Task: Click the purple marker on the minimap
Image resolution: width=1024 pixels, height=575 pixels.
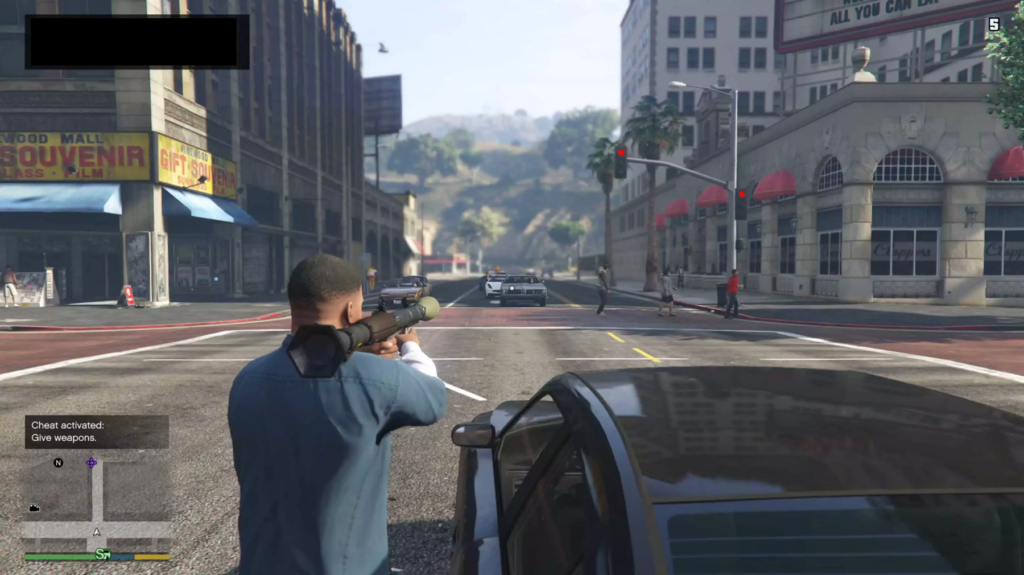Action: 91,463
